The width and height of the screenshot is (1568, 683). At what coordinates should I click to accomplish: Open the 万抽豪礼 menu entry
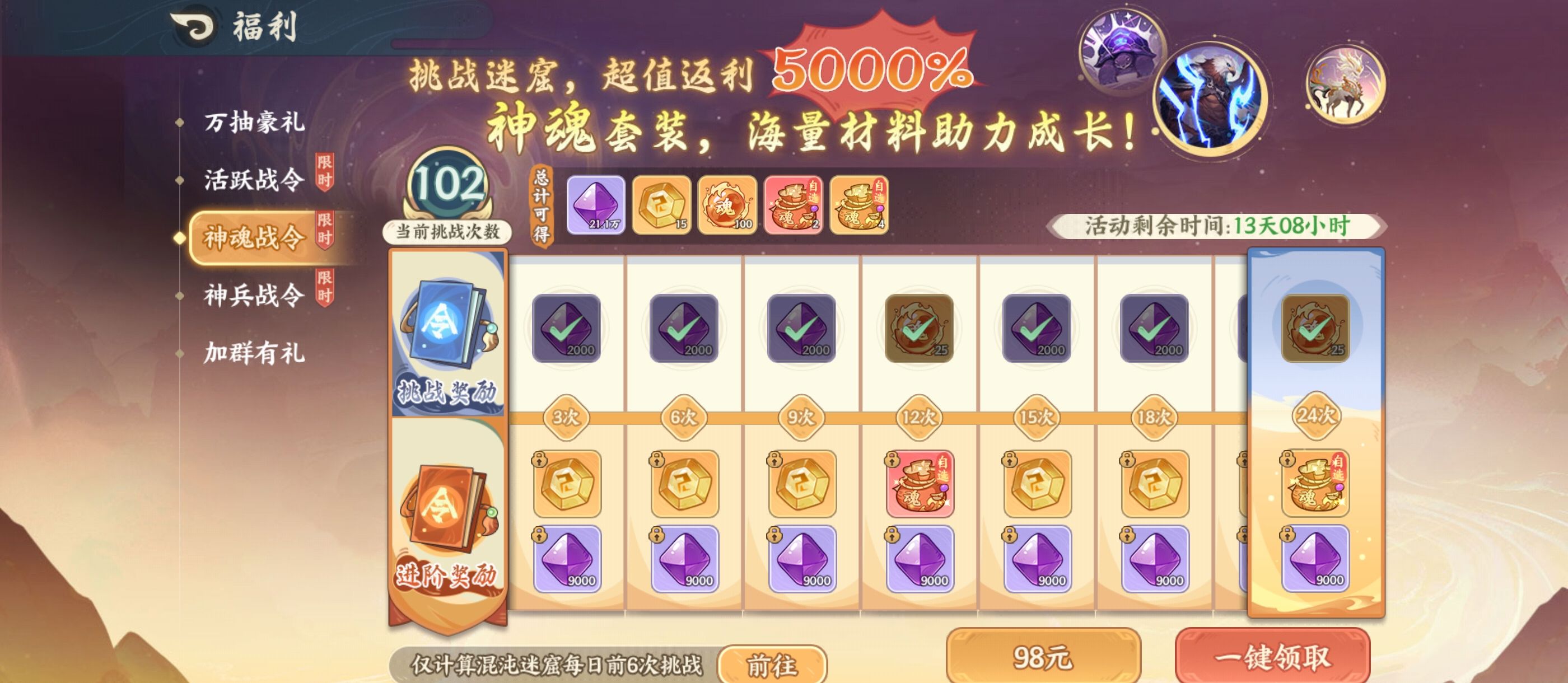[256, 123]
